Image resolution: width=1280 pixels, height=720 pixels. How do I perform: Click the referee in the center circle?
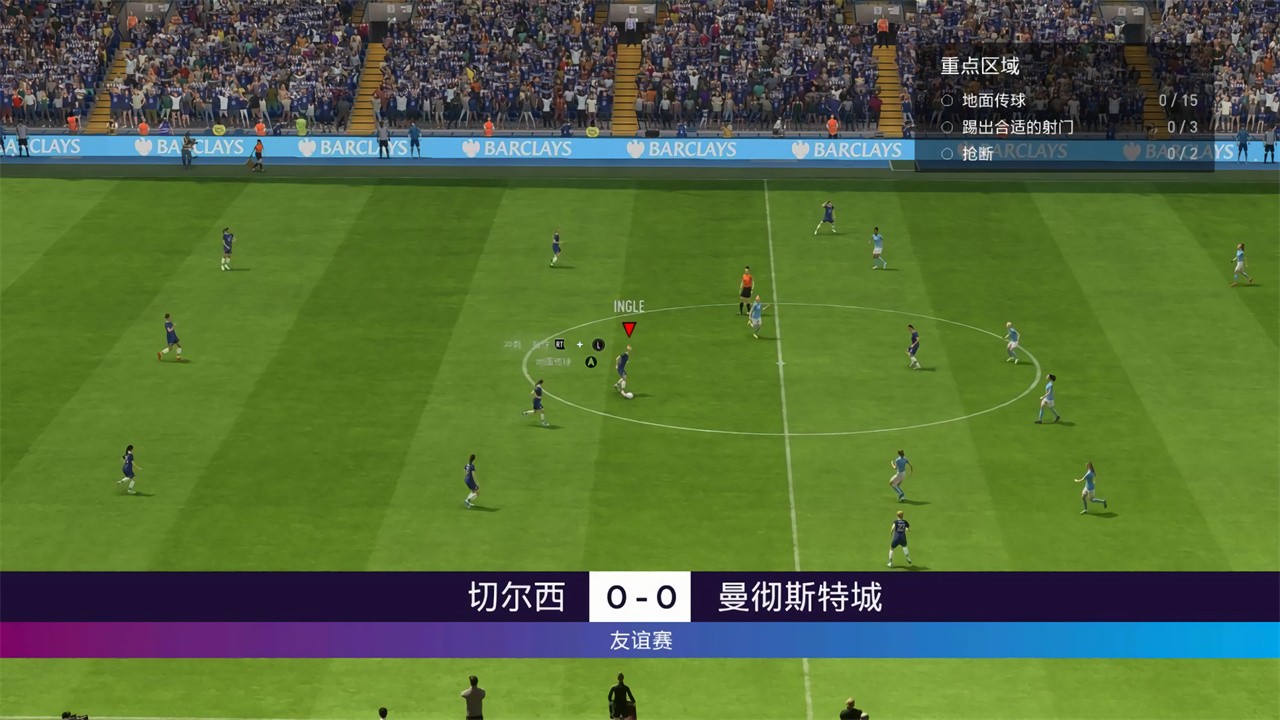point(745,283)
